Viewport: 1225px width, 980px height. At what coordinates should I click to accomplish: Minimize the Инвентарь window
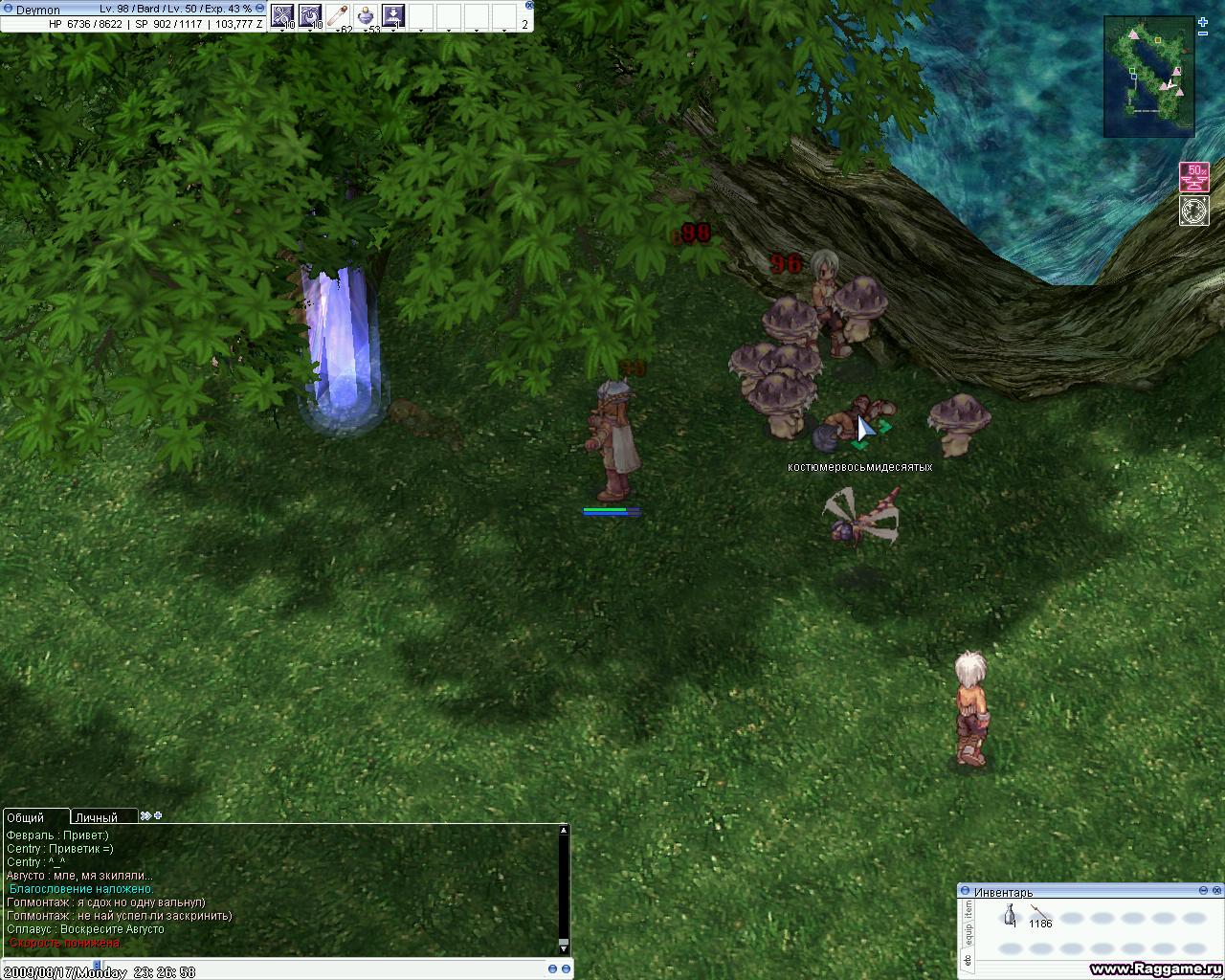click(x=1204, y=891)
